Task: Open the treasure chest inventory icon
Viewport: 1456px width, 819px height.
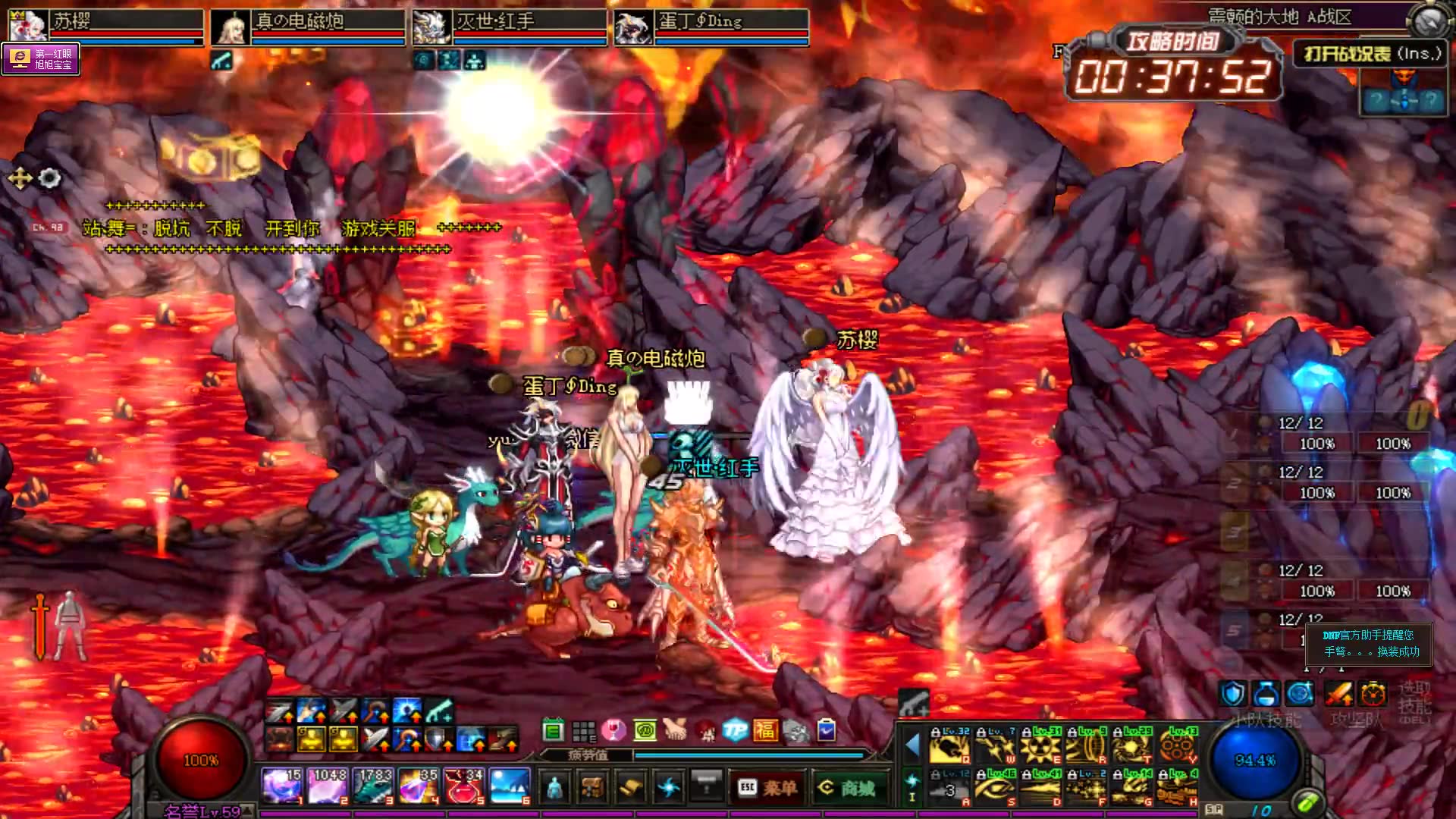Action: [591, 788]
